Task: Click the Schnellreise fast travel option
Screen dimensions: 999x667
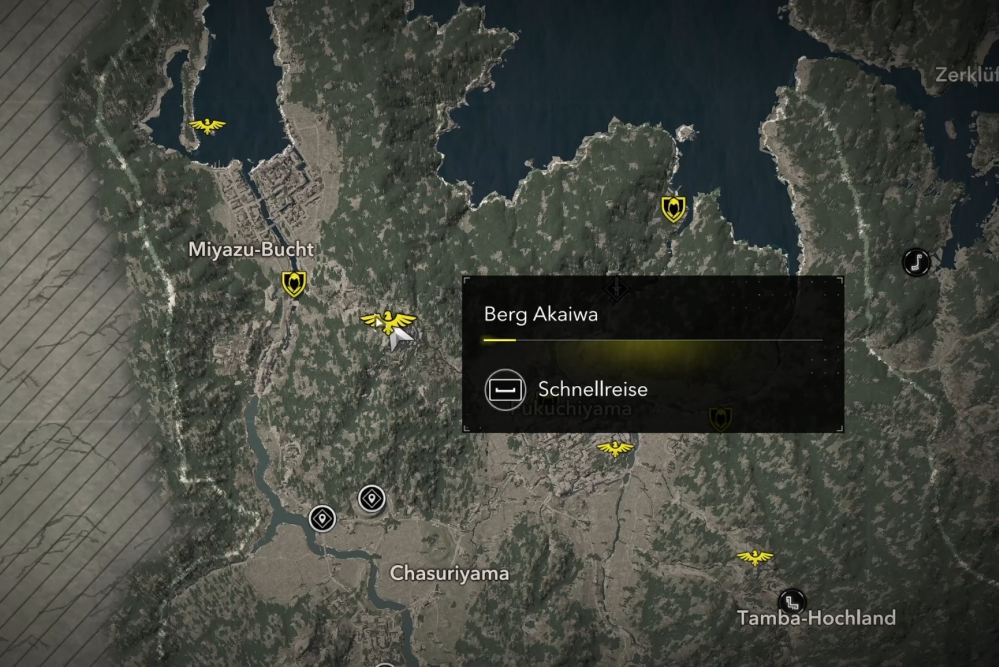Action: (568, 389)
